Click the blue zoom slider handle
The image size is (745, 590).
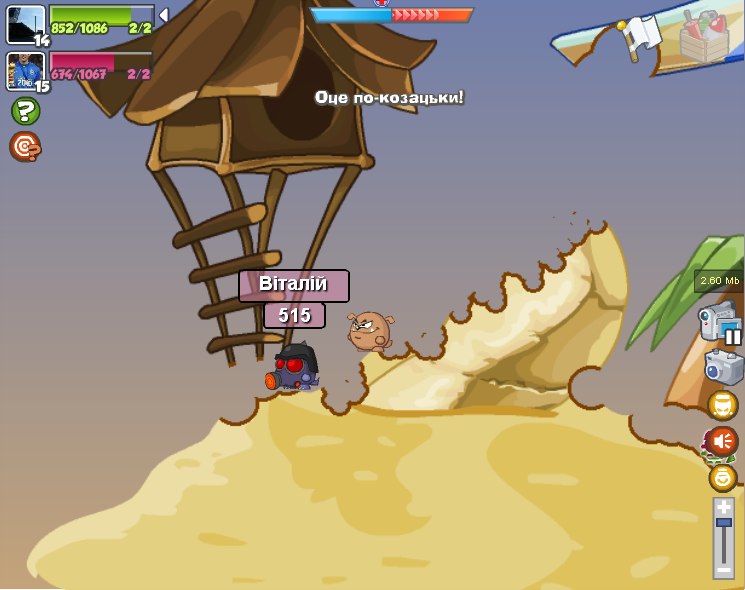[x=723, y=523]
